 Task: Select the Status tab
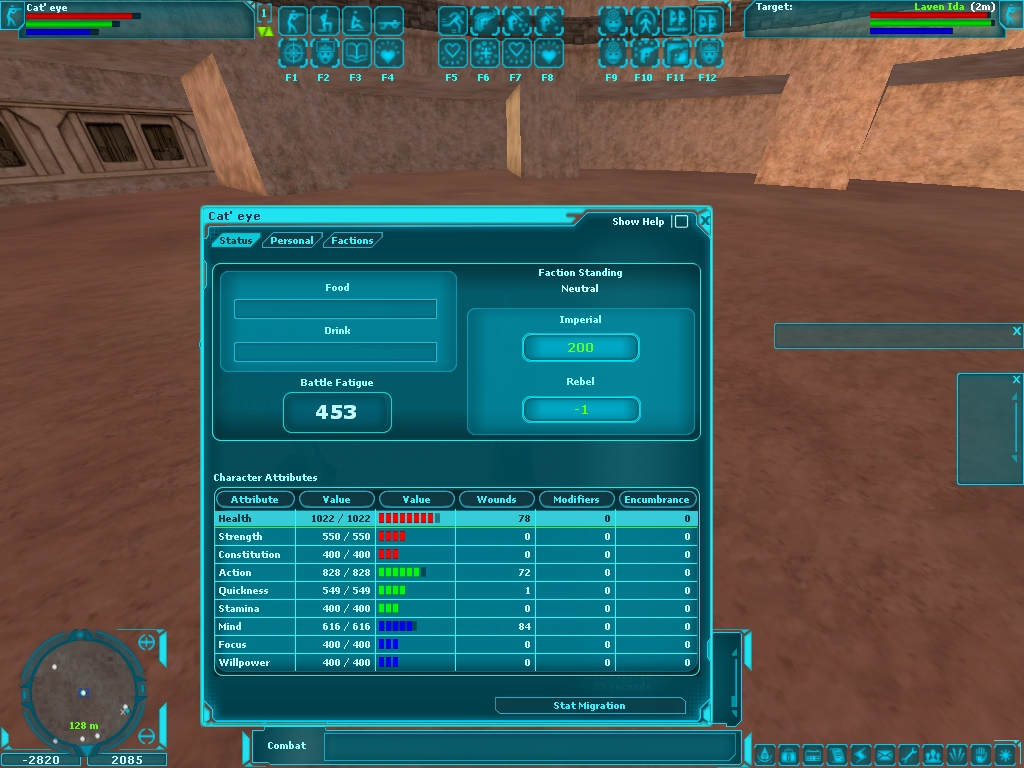pos(236,240)
